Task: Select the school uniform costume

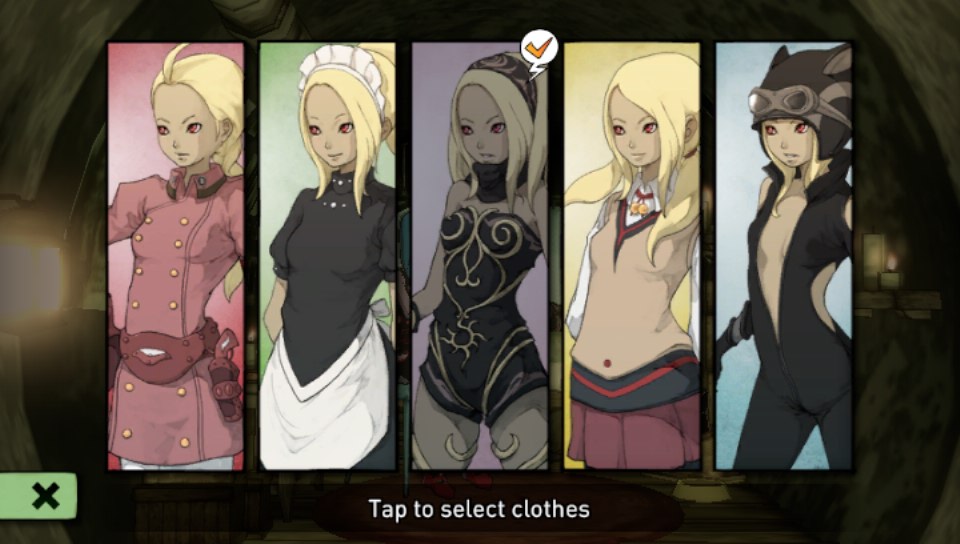Action: point(632,256)
